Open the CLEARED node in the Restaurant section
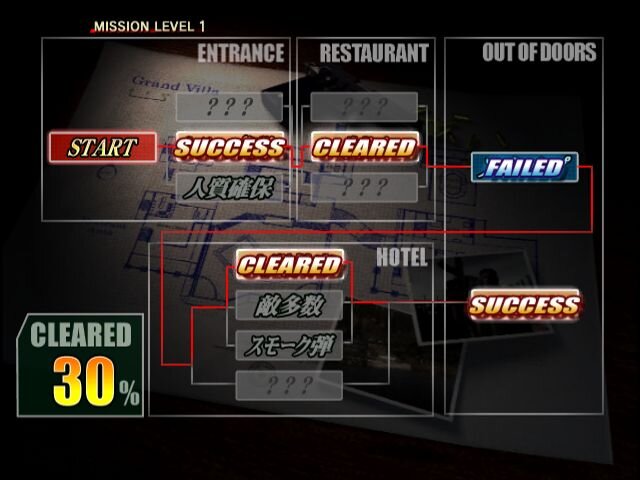Image resolution: width=640 pixels, height=480 pixels. coord(364,148)
